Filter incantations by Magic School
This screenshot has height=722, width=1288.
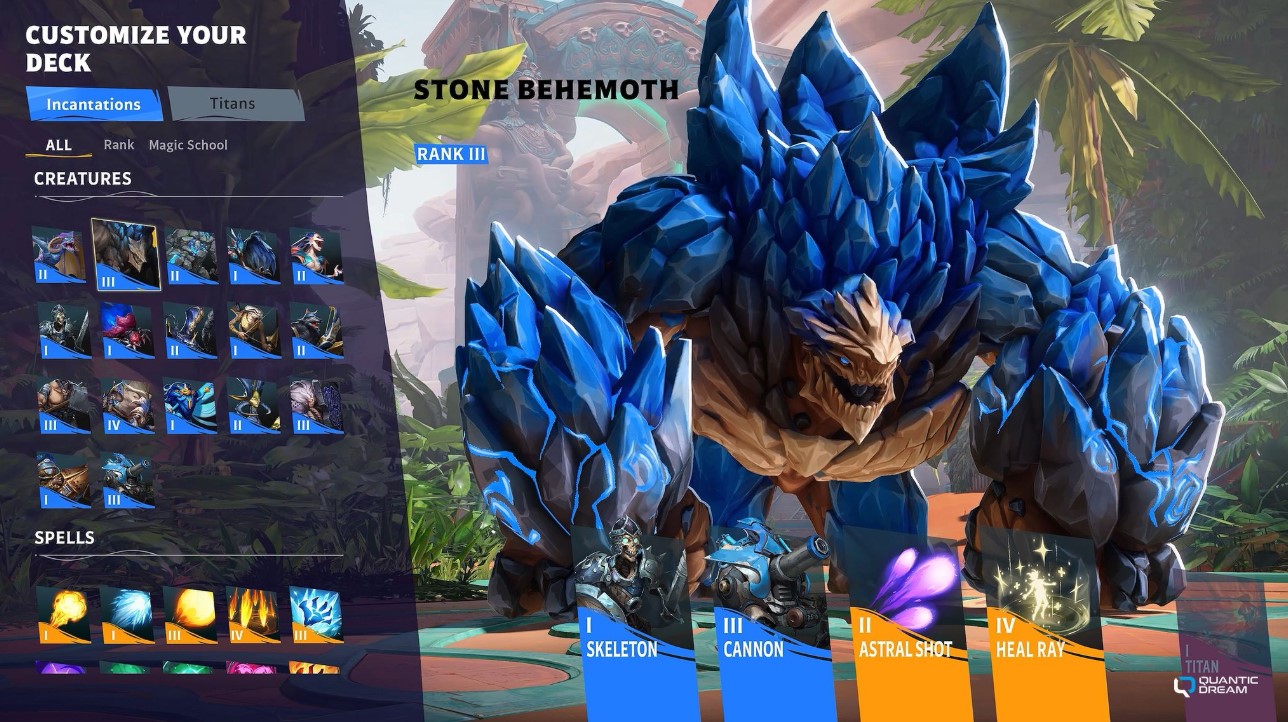[x=188, y=145]
